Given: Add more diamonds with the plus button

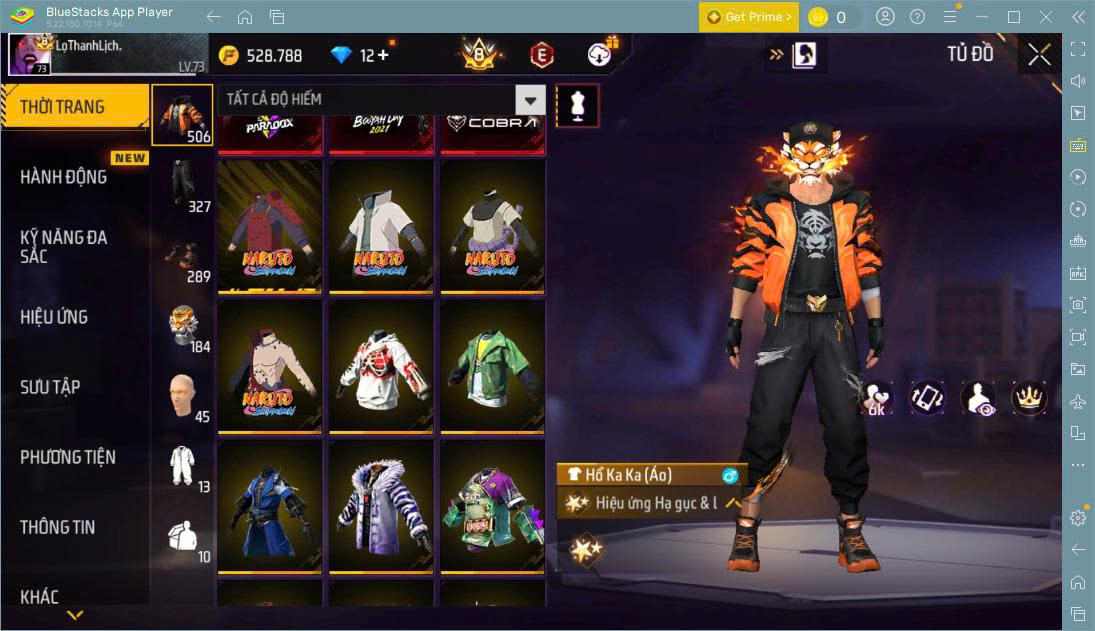Looking at the screenshot, I should (x=381, y=56).
